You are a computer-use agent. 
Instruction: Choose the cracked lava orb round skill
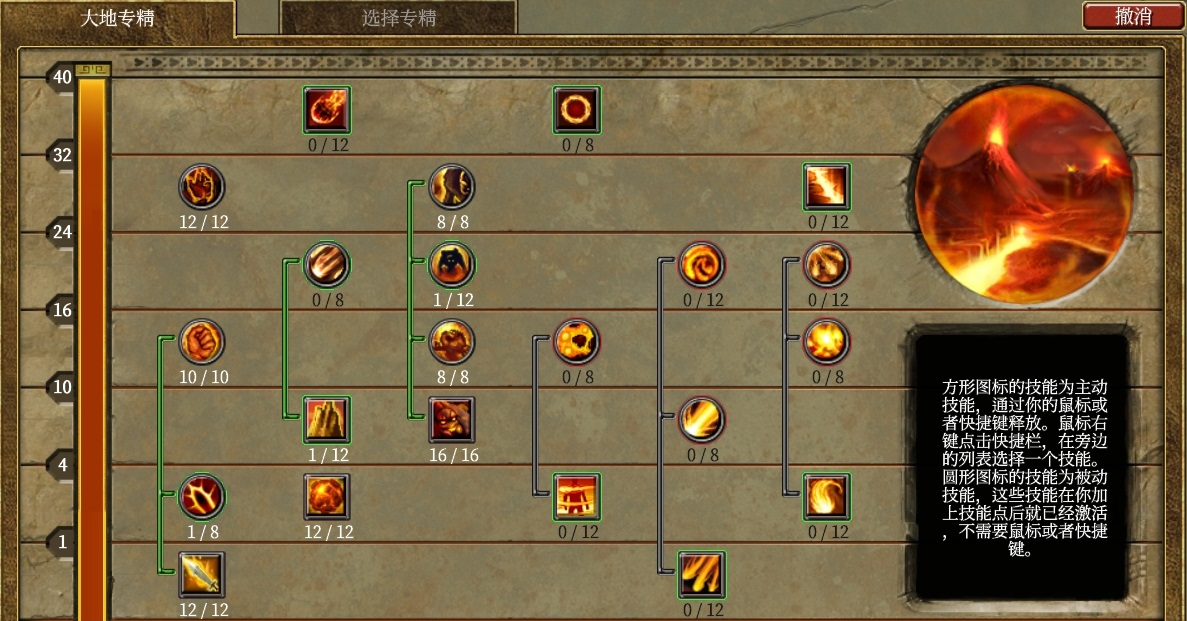577,342
